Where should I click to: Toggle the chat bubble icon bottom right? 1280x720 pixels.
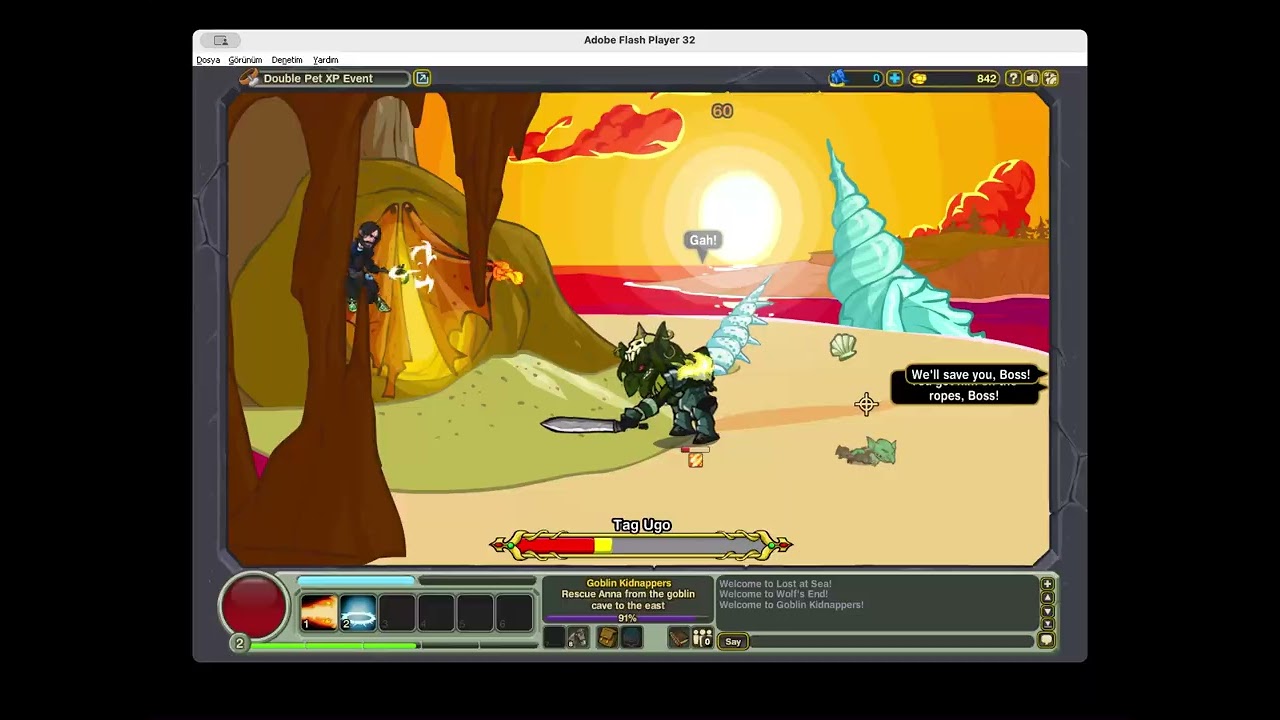pos(1047,640)
